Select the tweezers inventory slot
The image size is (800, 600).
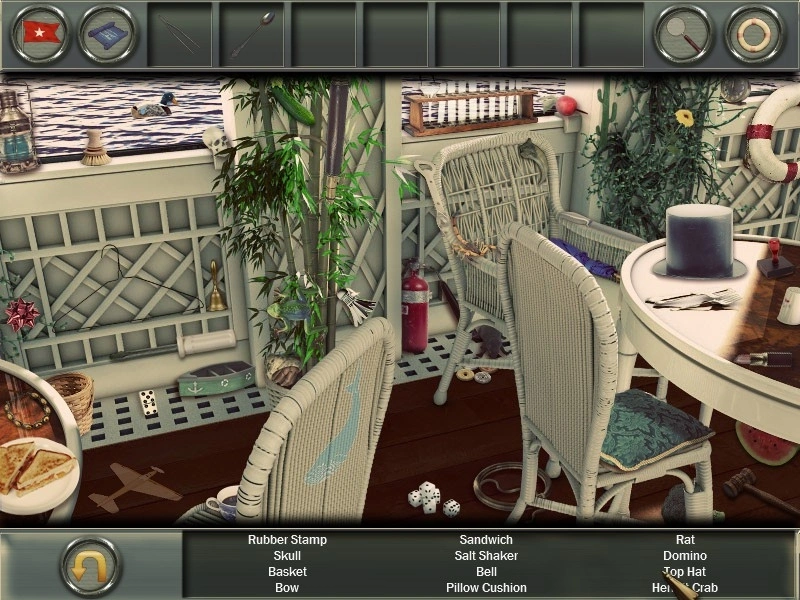[180, 34]
